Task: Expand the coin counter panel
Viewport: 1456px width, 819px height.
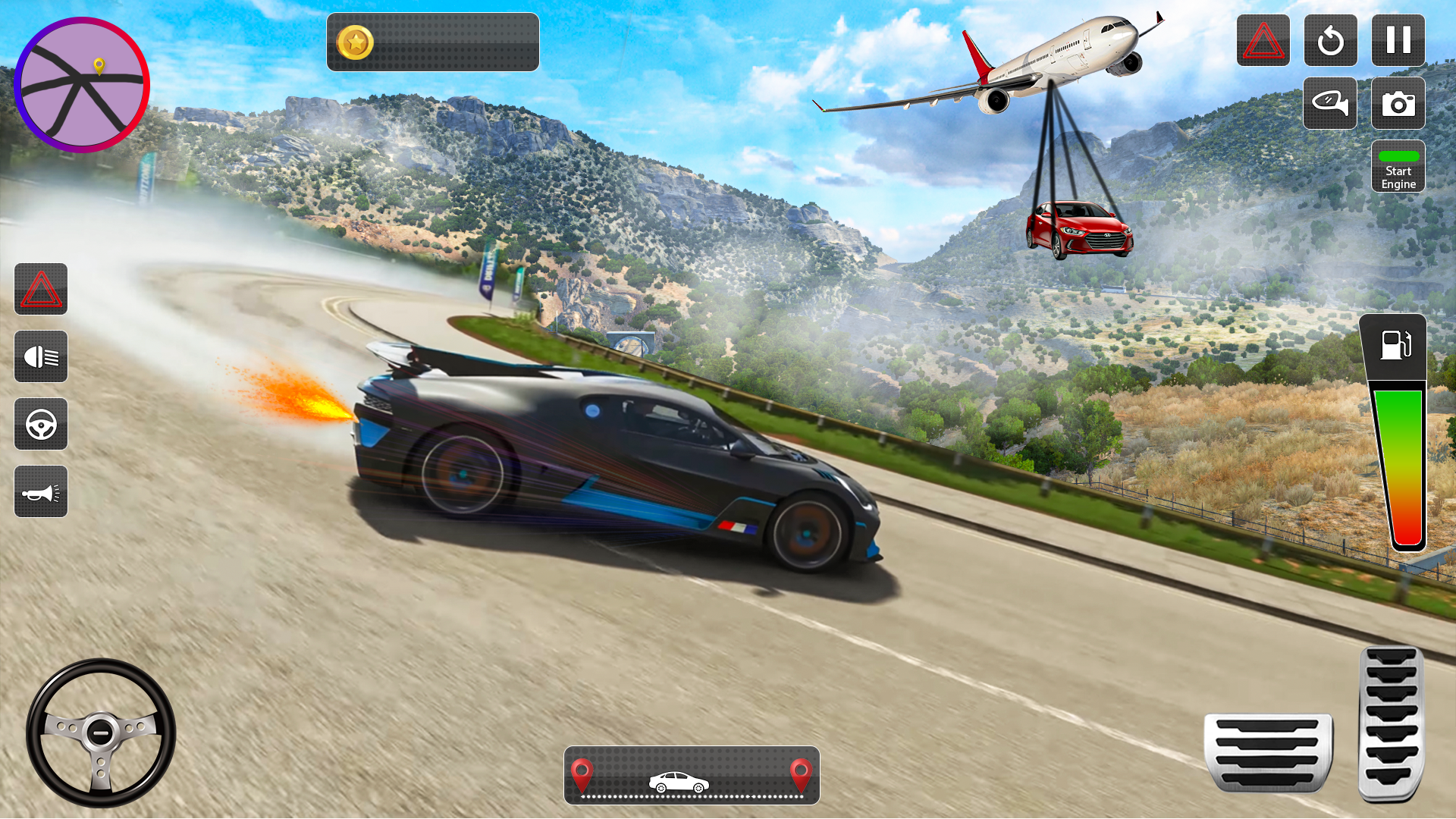Action: [432, 42]
